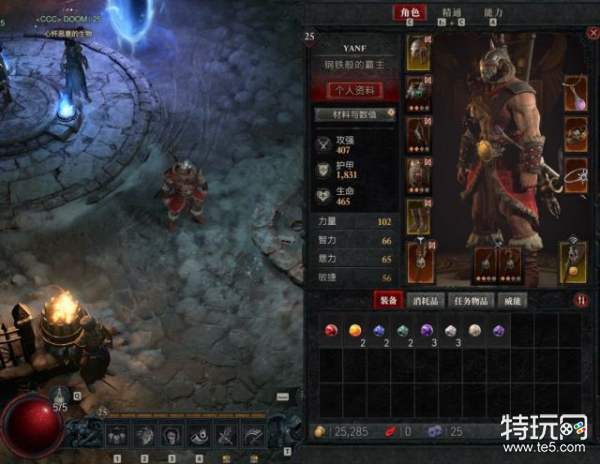Switch to the 任务物品 quest items tab
The image size is (600, 464).
click(469, 299)
